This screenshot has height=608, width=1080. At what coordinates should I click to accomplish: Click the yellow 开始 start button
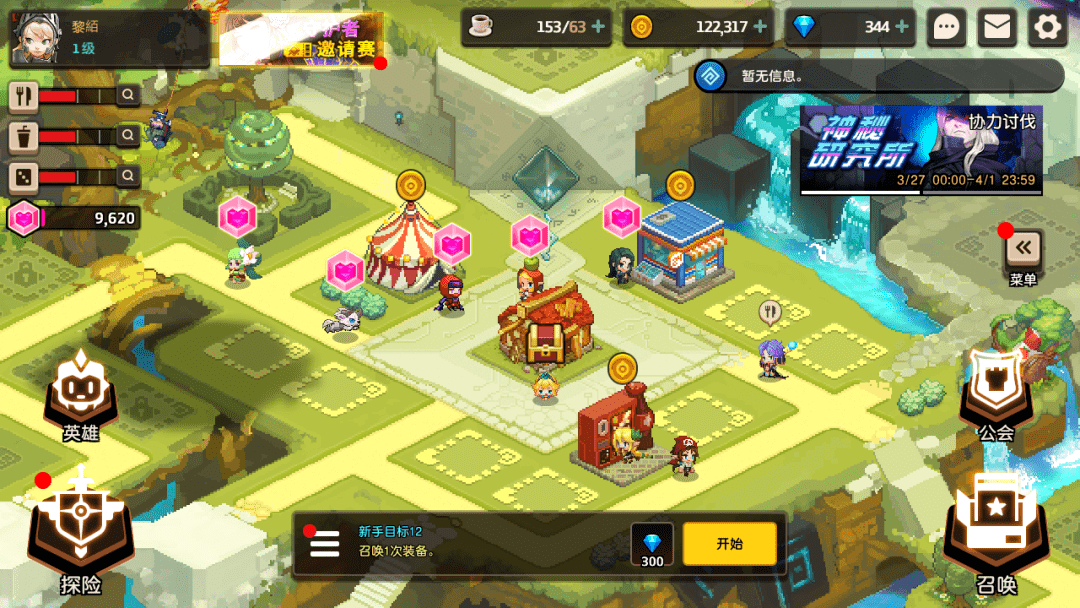point(729,544)
